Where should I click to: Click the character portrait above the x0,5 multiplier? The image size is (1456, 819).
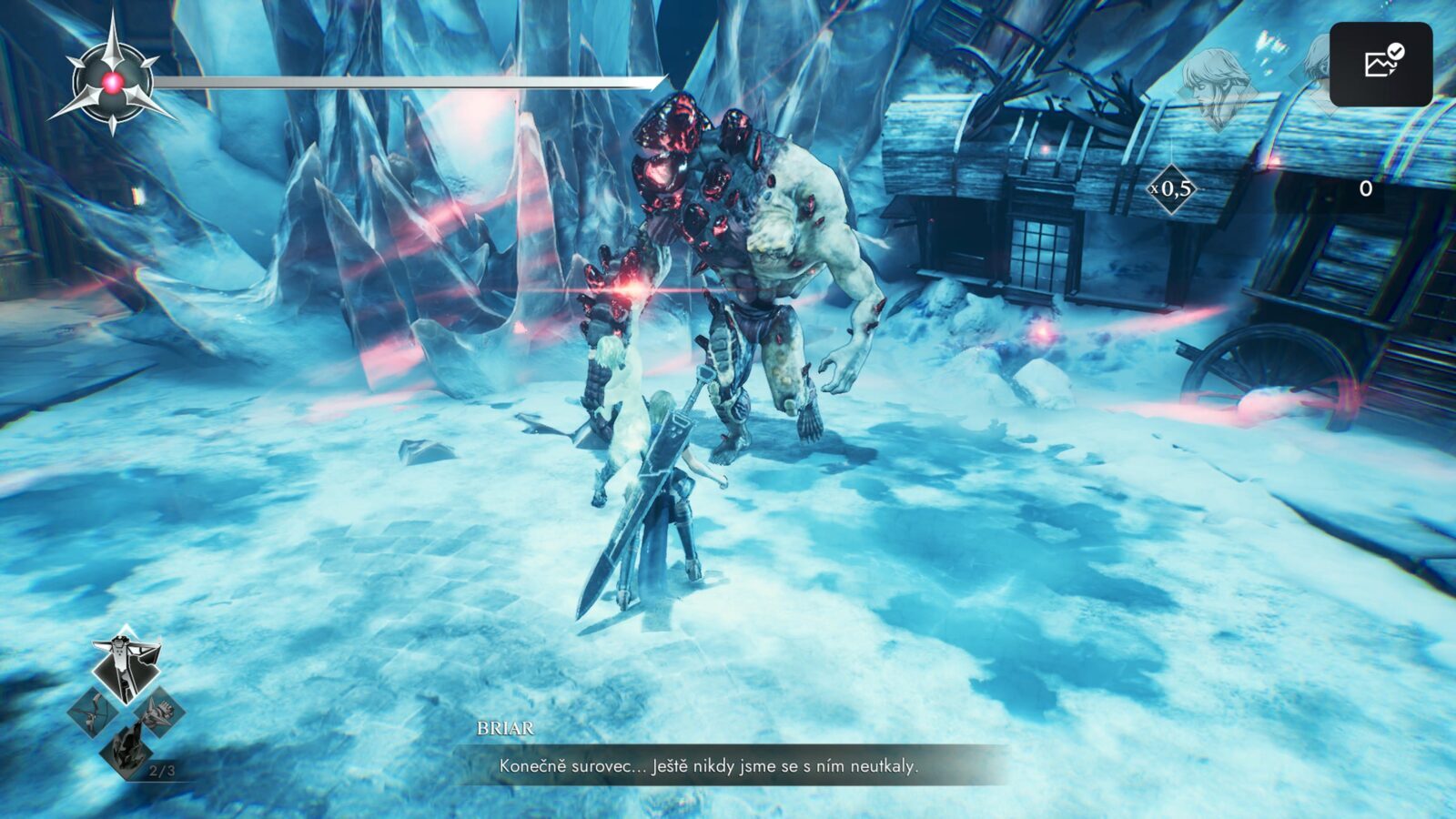click(1217, 86)
